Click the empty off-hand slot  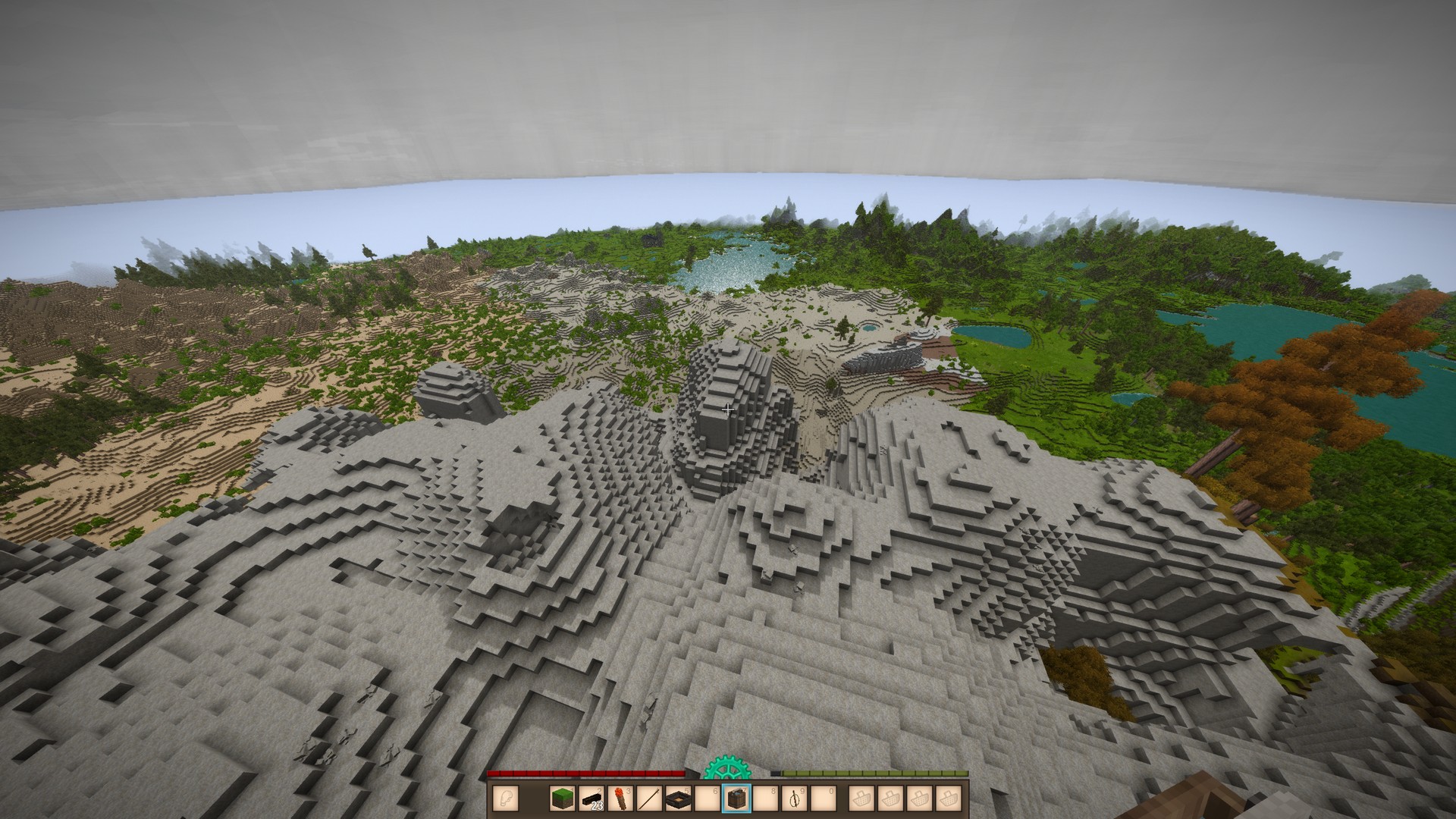coord(506,799)
